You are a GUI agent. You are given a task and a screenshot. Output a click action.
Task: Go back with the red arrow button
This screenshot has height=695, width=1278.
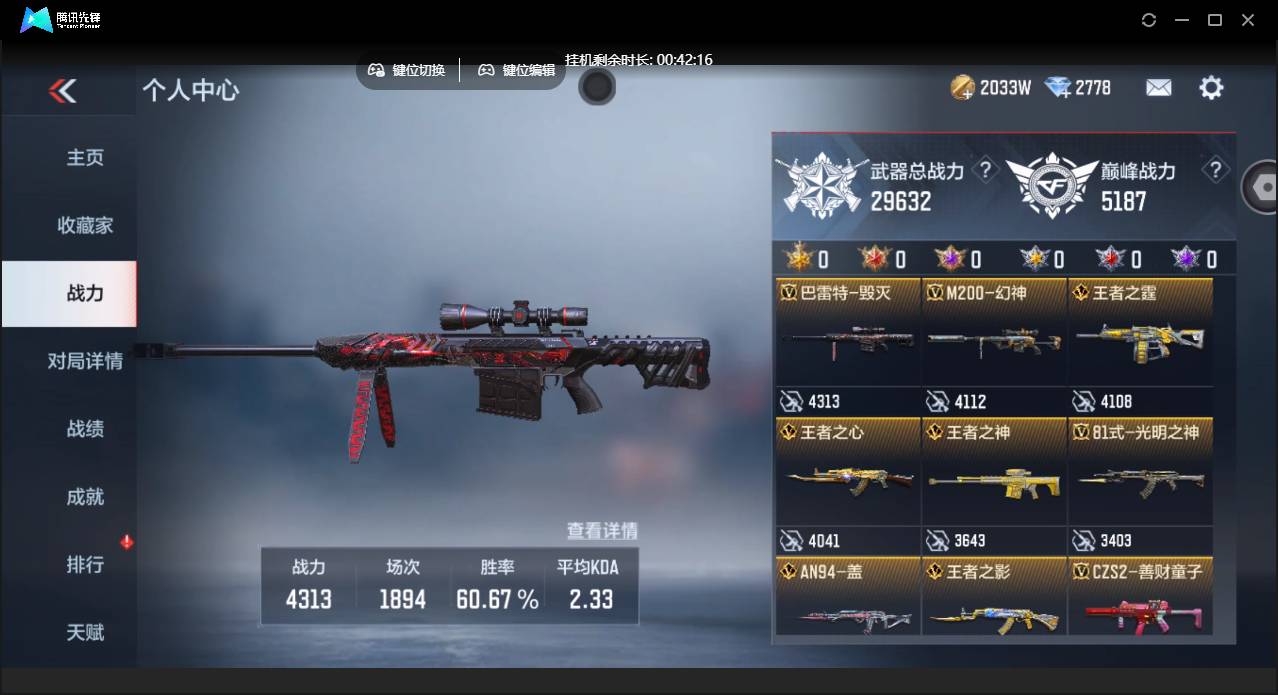(x=62, y=92)
